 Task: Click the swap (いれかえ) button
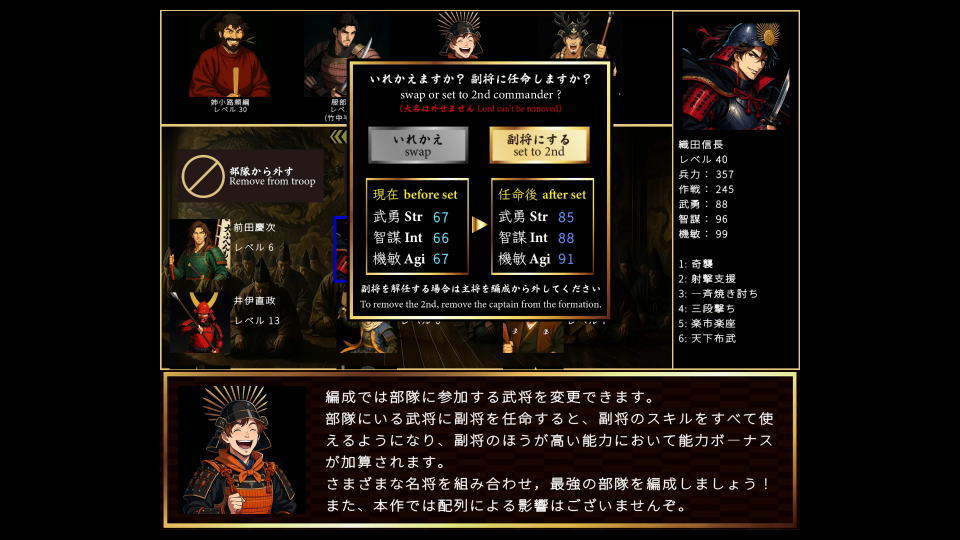418,145
